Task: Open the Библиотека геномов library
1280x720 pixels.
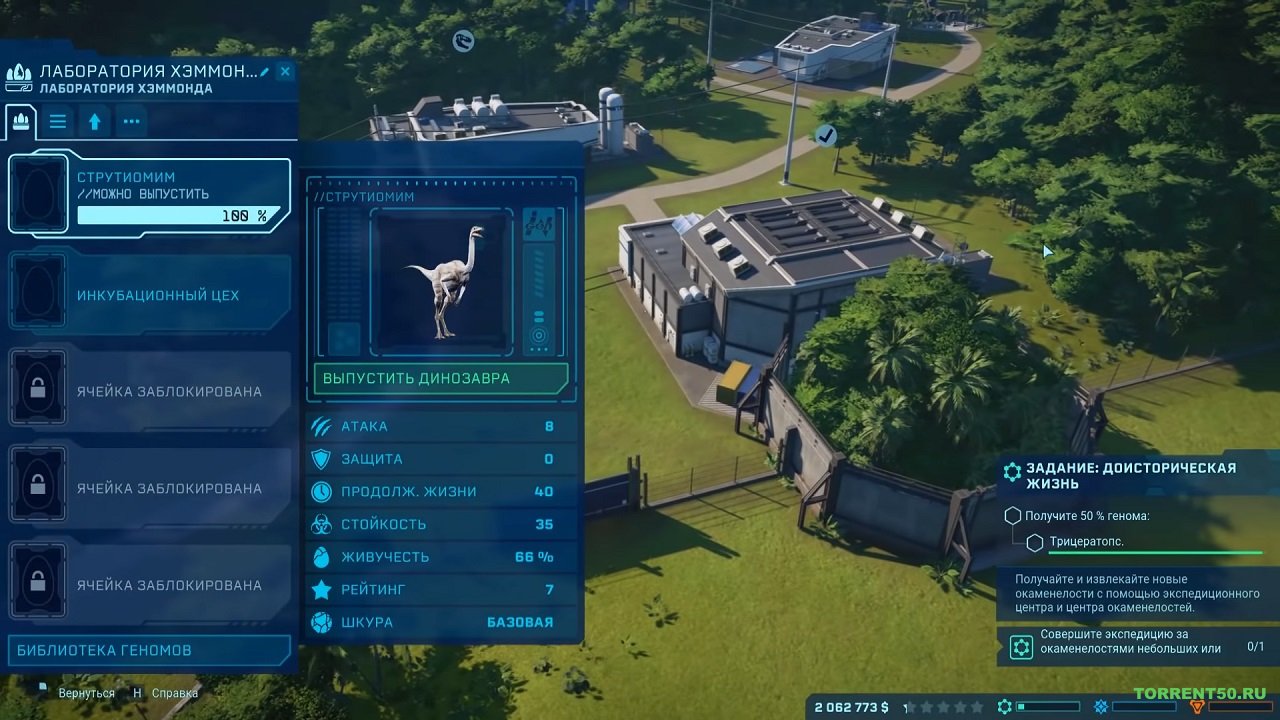Action: [x=148, y=650]
